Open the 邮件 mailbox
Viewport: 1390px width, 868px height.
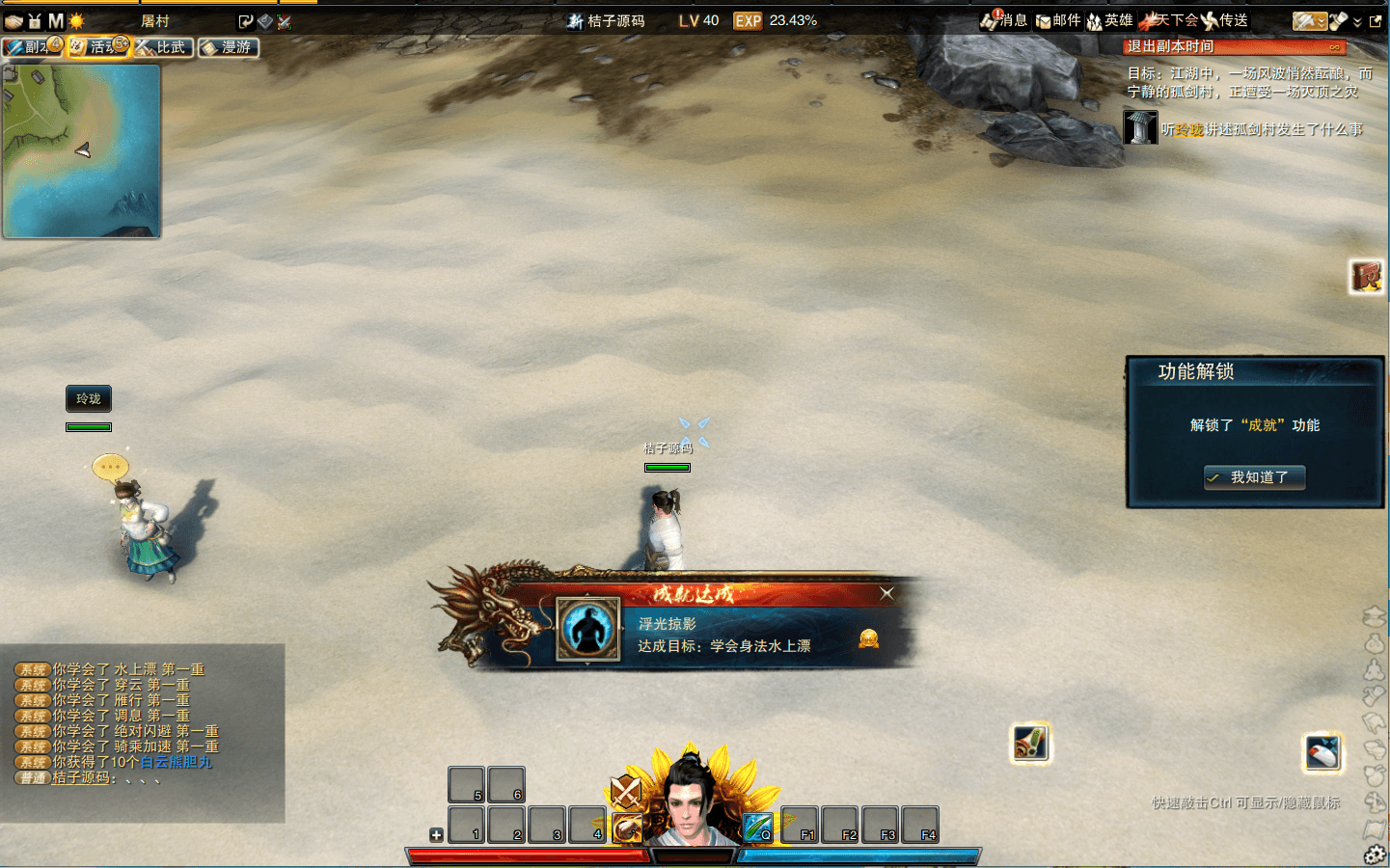tap(1058, 20)
